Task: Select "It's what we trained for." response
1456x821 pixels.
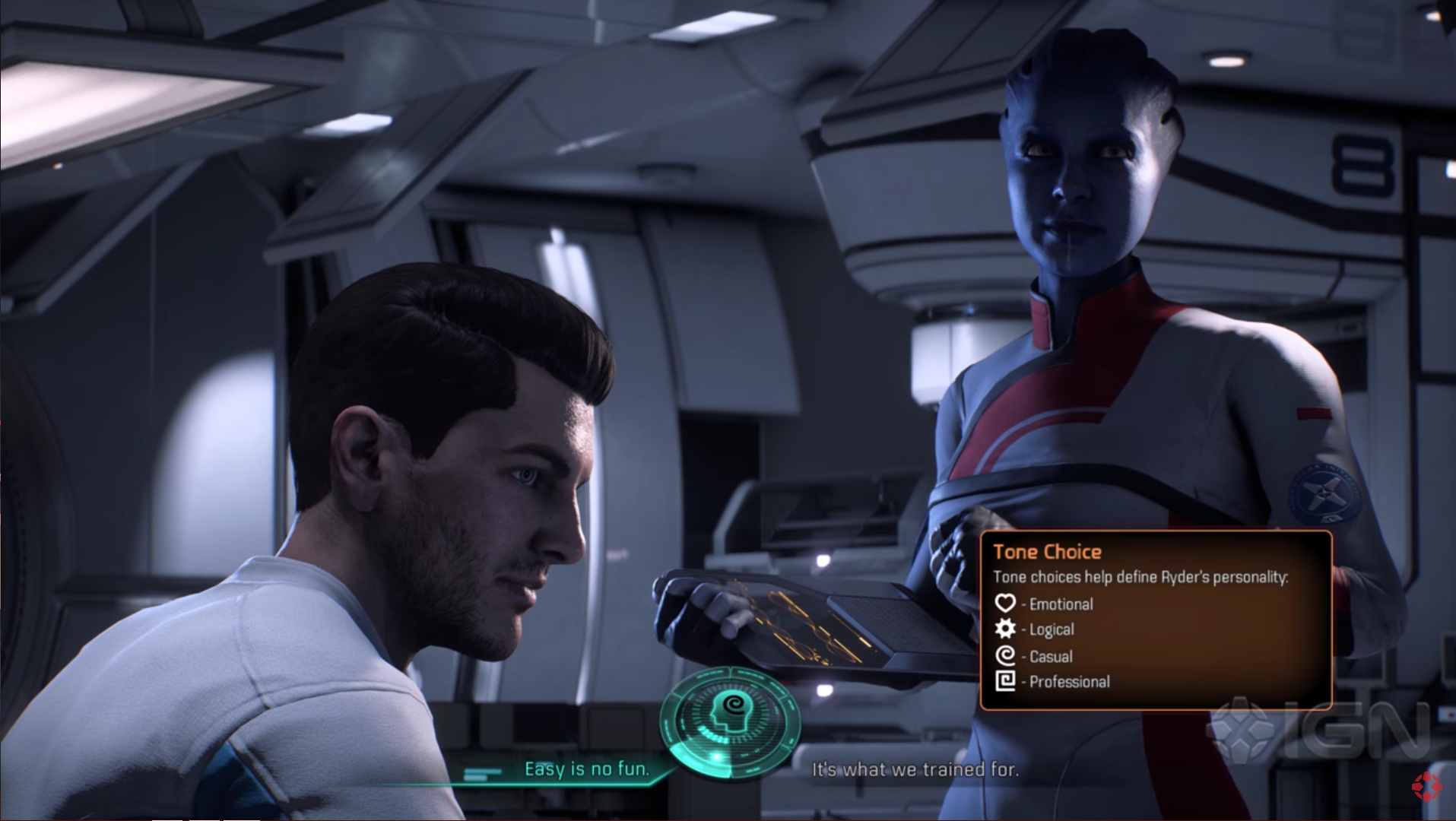Action: [915, 769]
